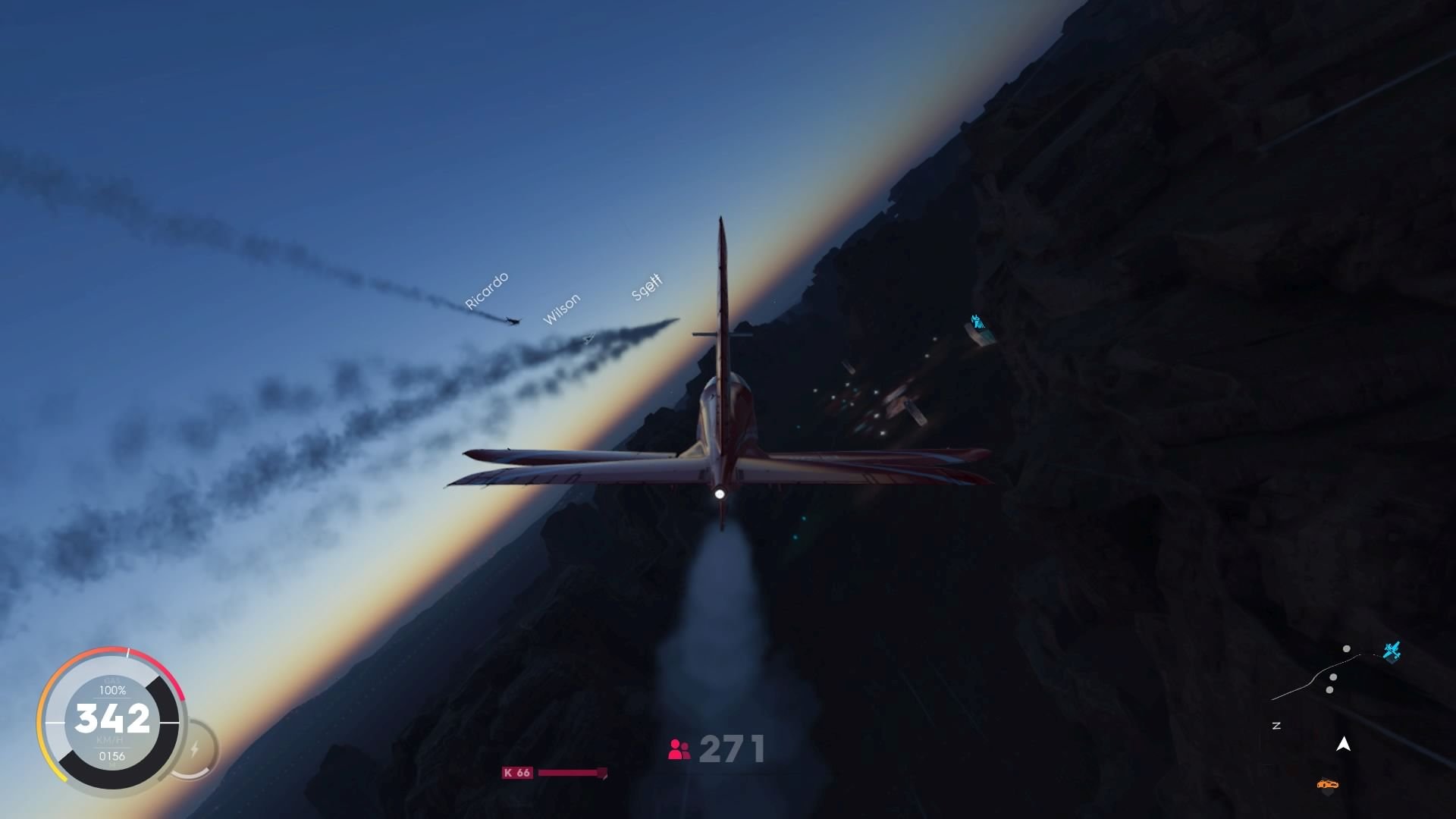The height and width of the screenshot is (819, 1456).
Task: Click the orange car icon on the minimap
Action: pyautogui.click(x=1327, y=784)
